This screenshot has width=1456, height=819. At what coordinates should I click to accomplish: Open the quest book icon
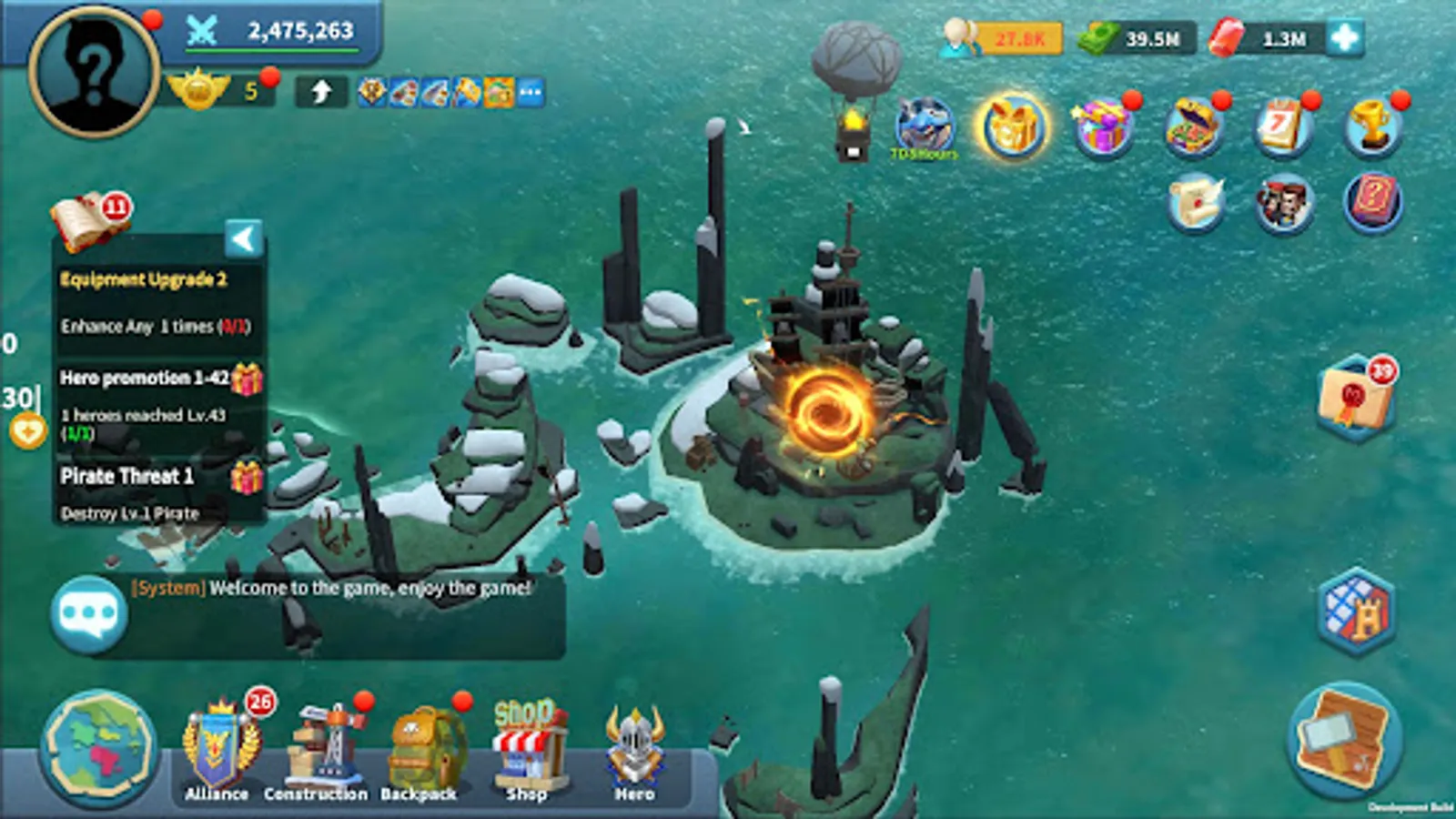[86, 222]
